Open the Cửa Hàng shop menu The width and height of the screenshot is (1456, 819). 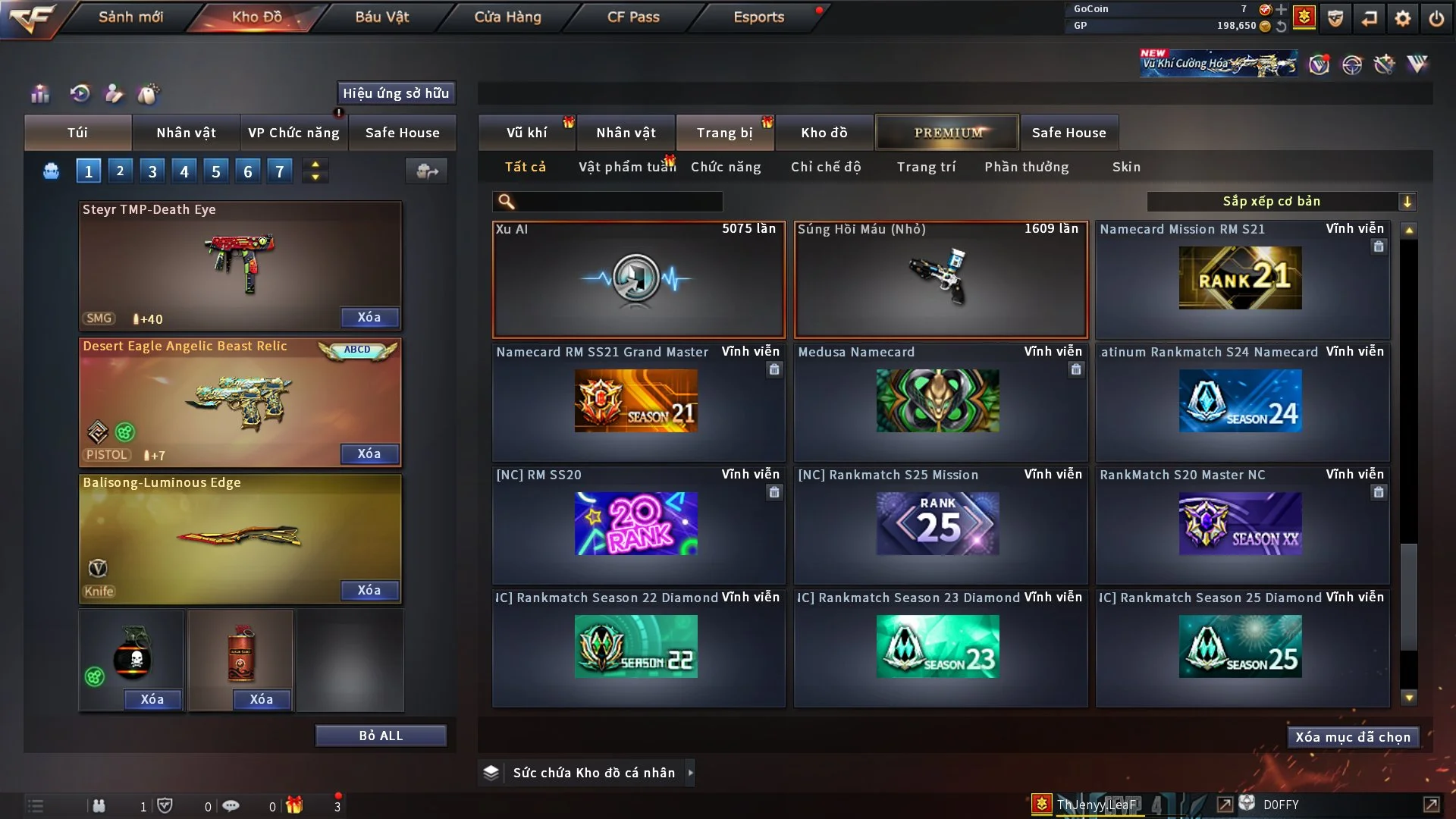[x=507, y=17]
